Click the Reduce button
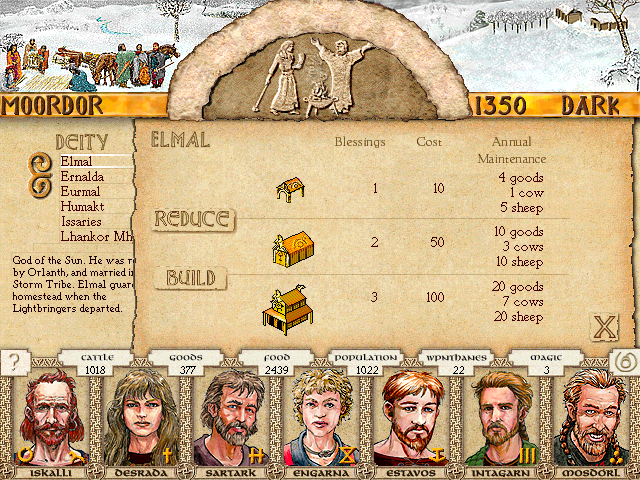 pos(193,219)
